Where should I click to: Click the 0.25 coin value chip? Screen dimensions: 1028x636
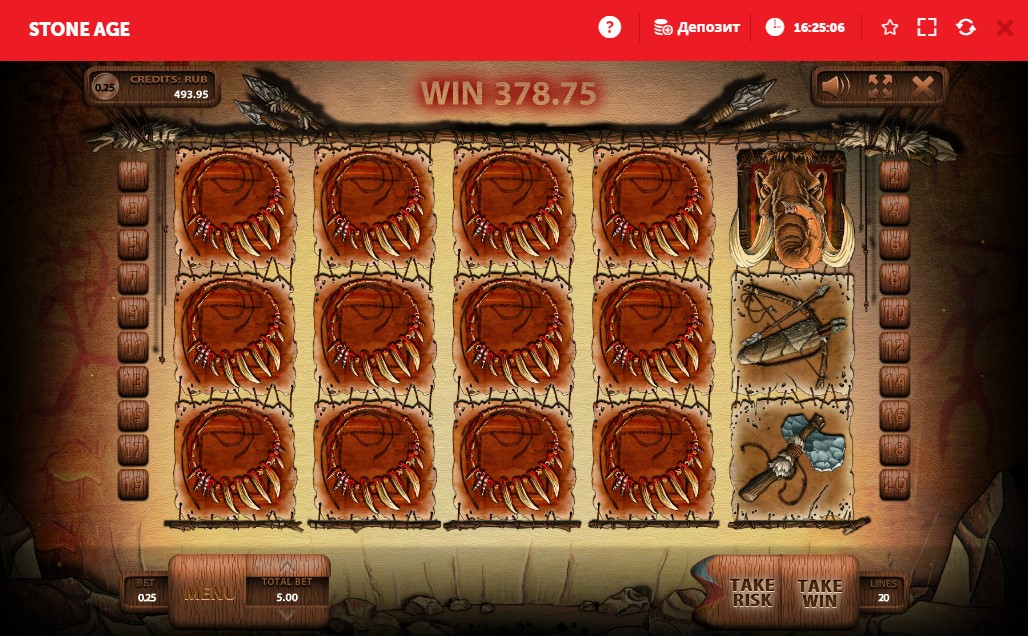point(105,87)
